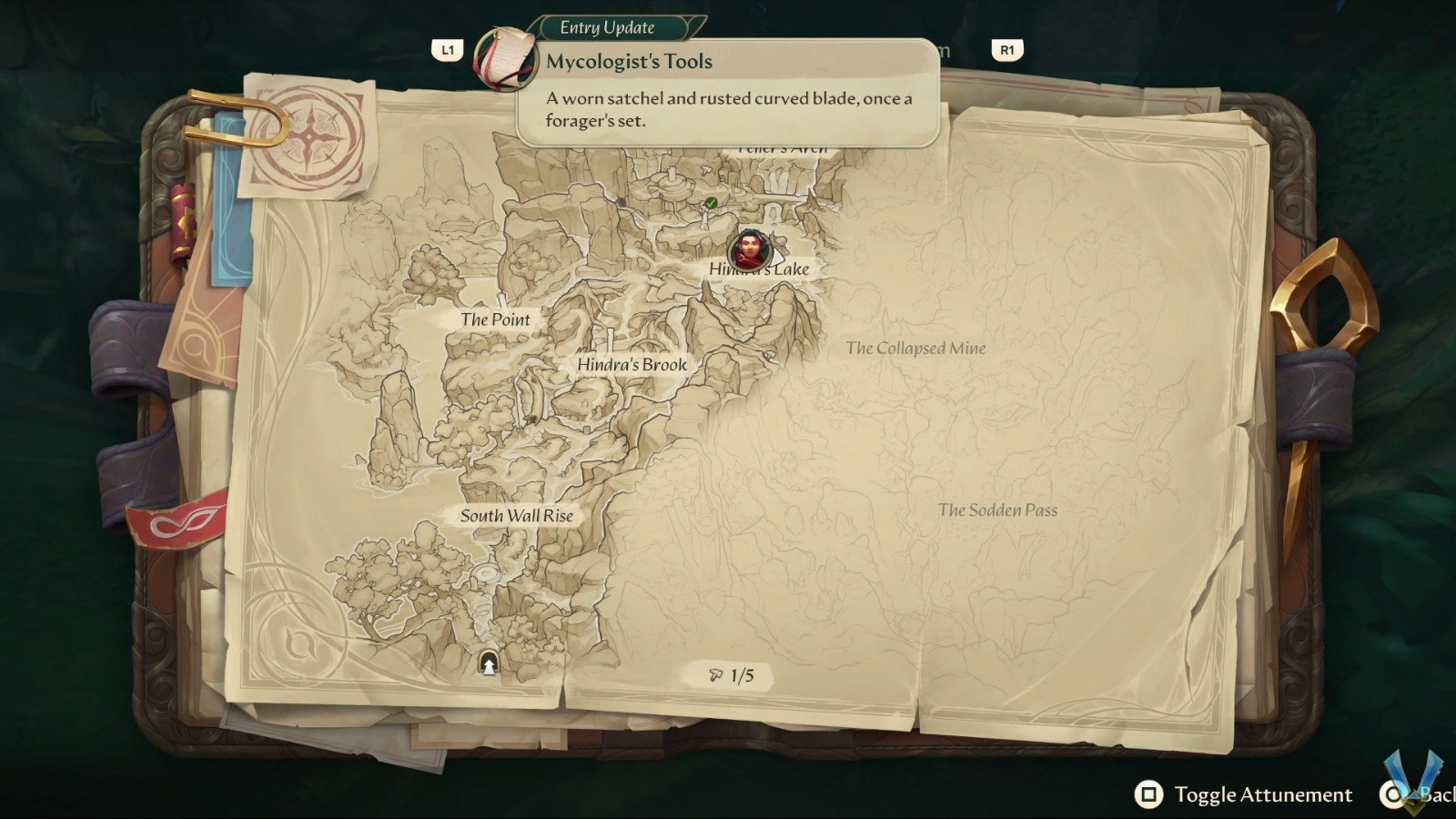Switch to the Entry Update banner tab
1456x819 pixels.
(x=607, y=27)
